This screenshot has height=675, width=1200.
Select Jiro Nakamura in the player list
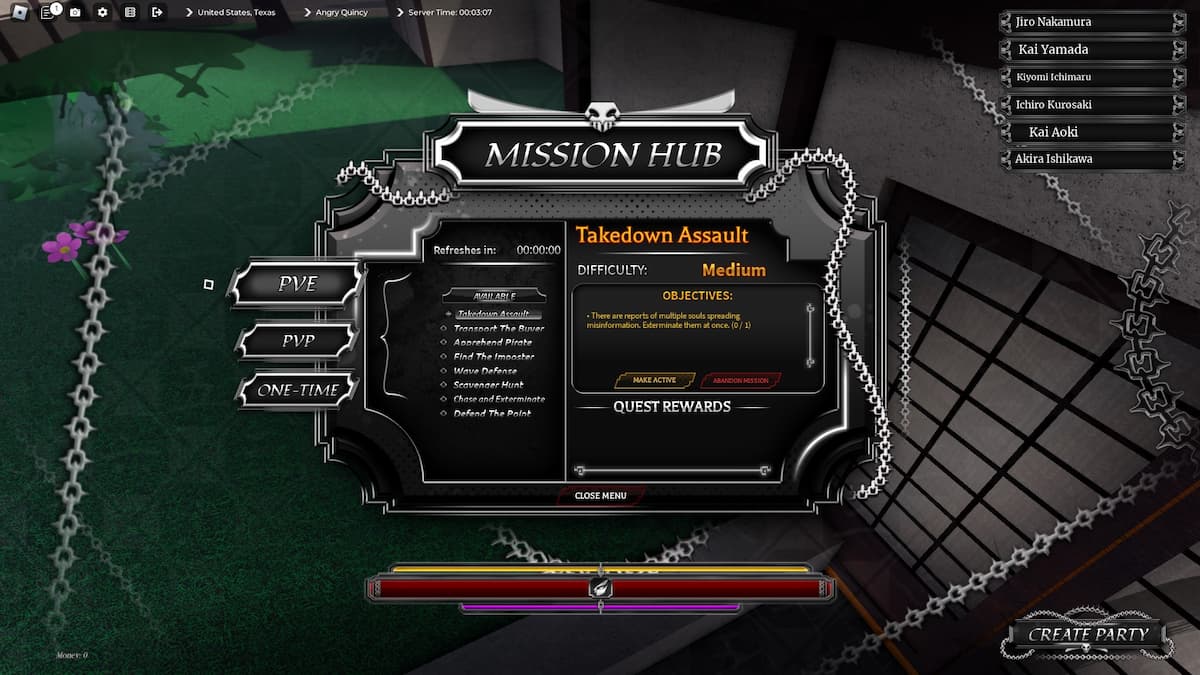[x=1087, y=22]
